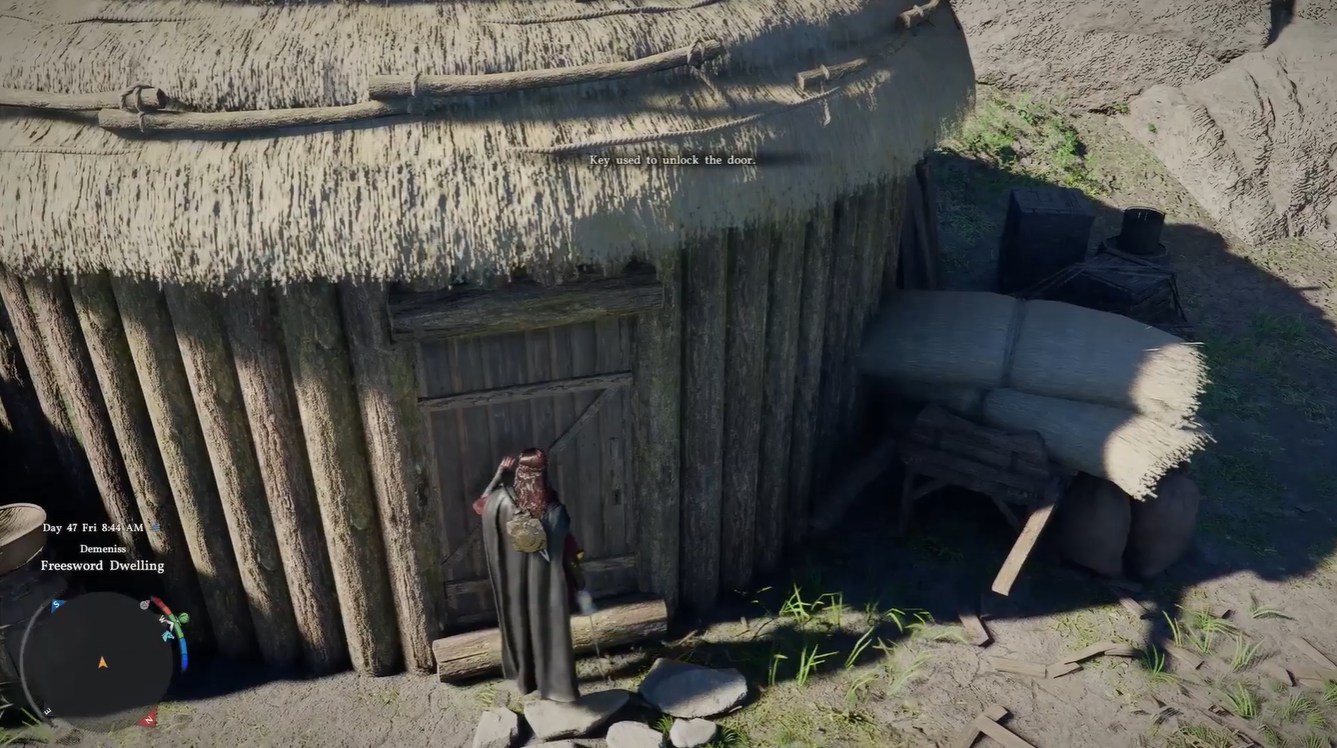This screenshot has width=1337, height=748.
Task: Click the Freesword Dwelling location label
Action: coord(103,564)
